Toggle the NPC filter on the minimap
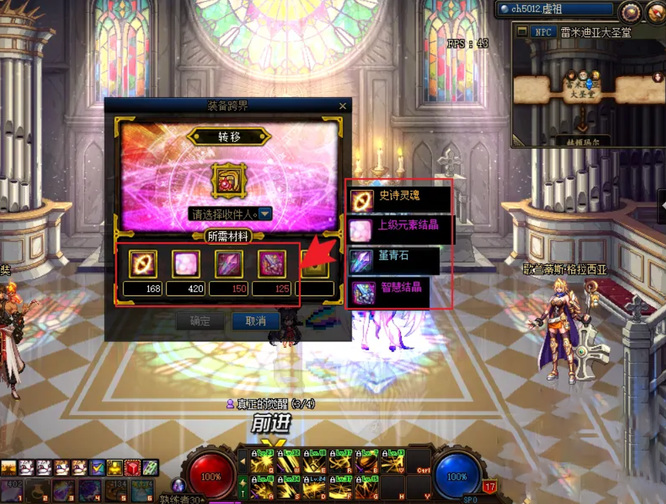666x504 pixels. 543,33
